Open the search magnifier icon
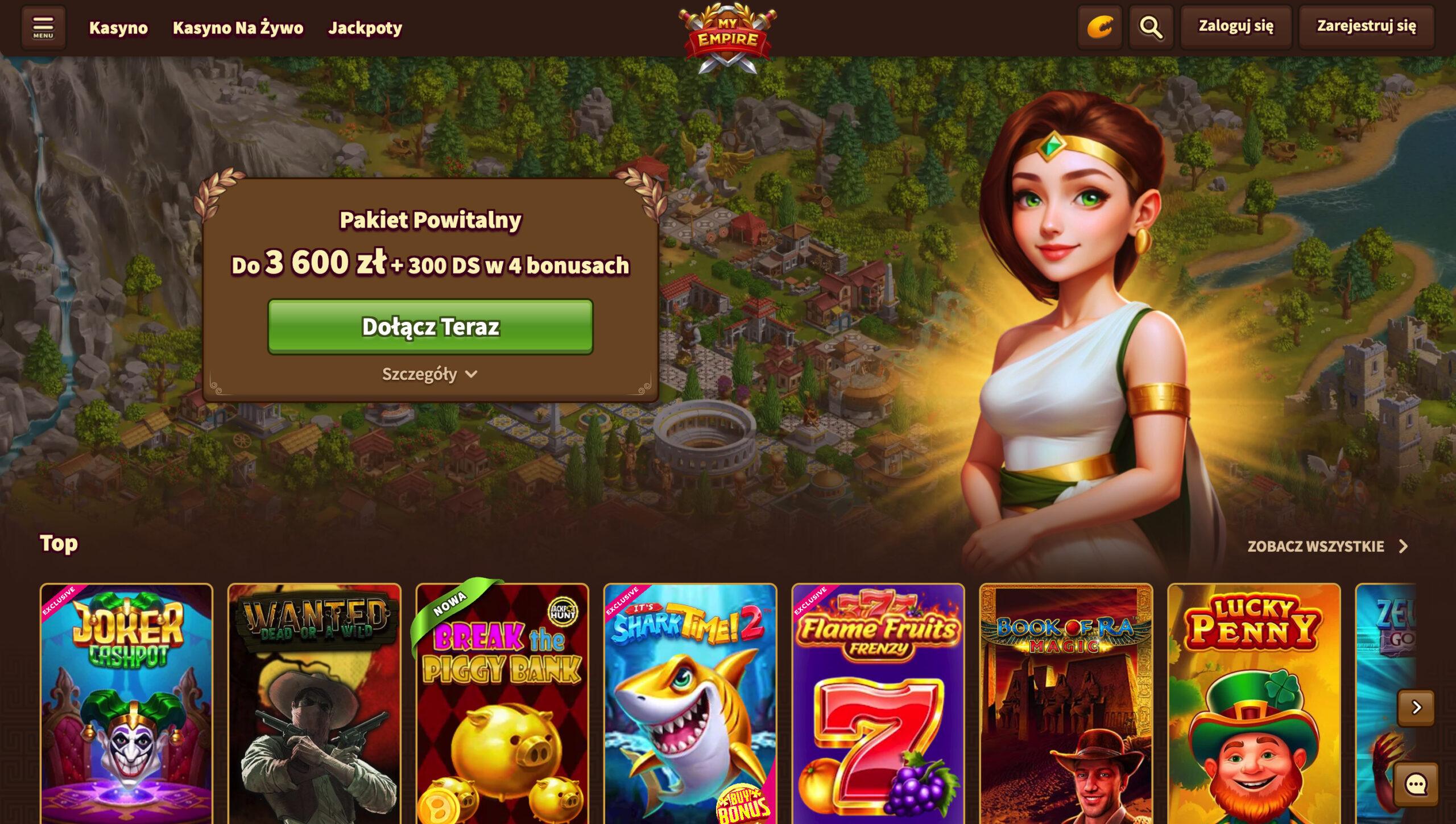 coord(1151,27)
